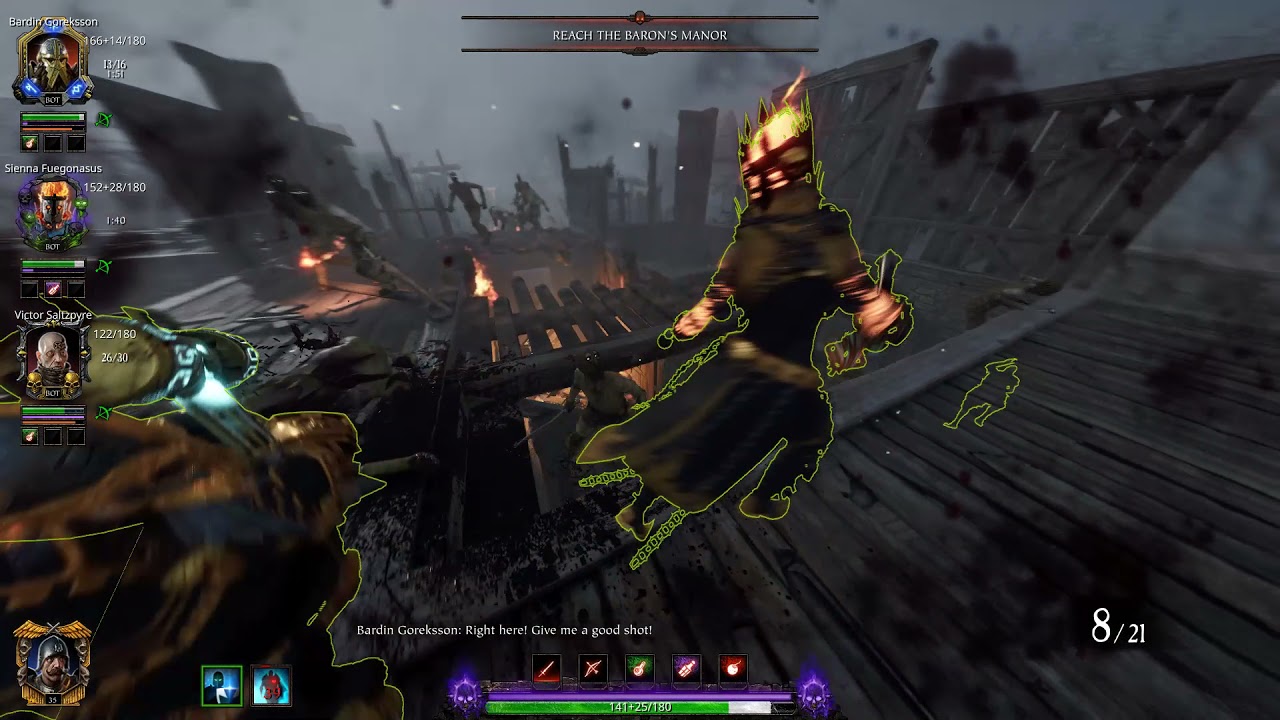The image size is (1280, 720).
Task: Click Victor Saltzpyre's healing item slot
Action: 30,436
